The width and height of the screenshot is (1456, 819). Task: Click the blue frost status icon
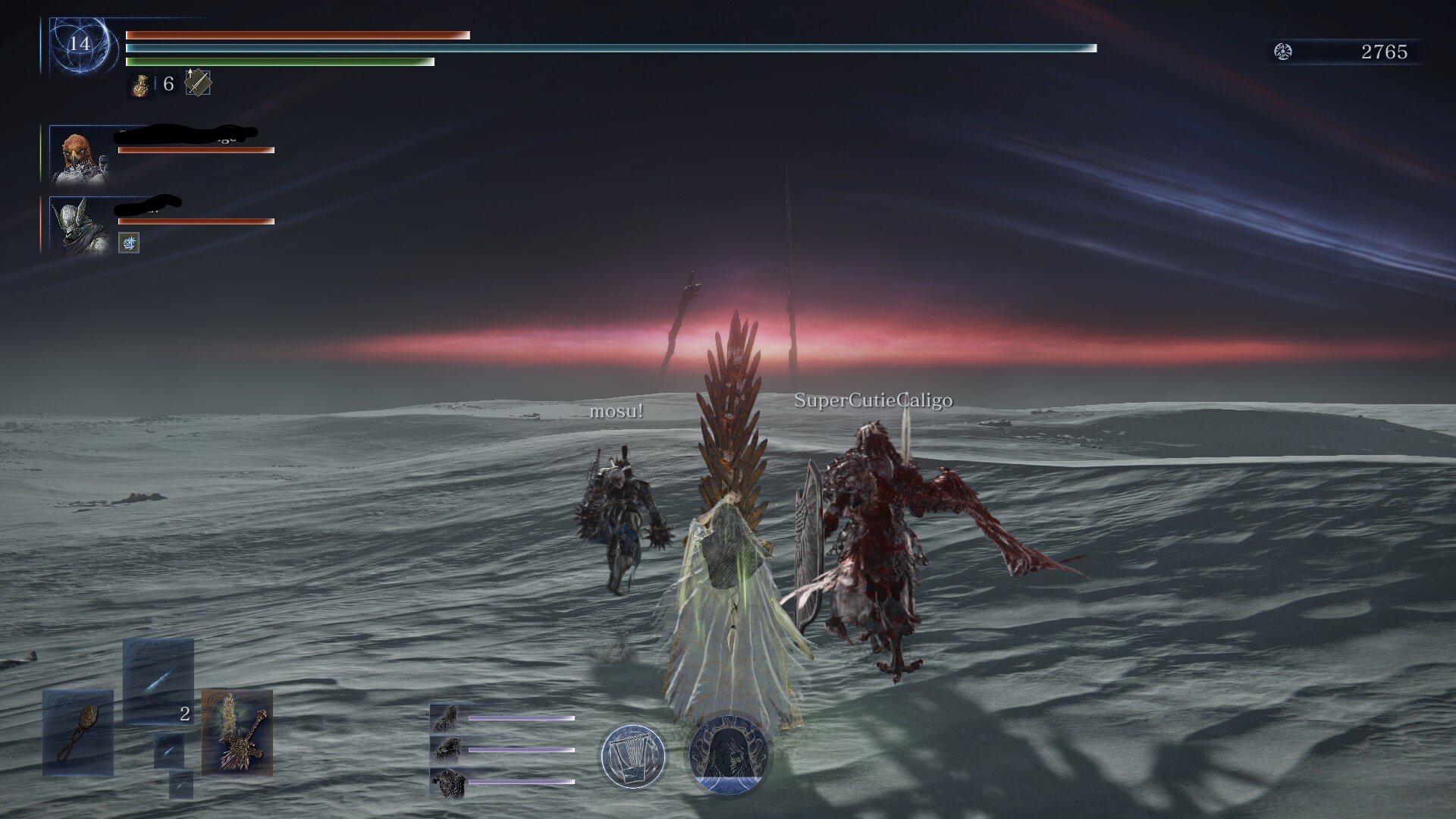[x=129, y=243]
